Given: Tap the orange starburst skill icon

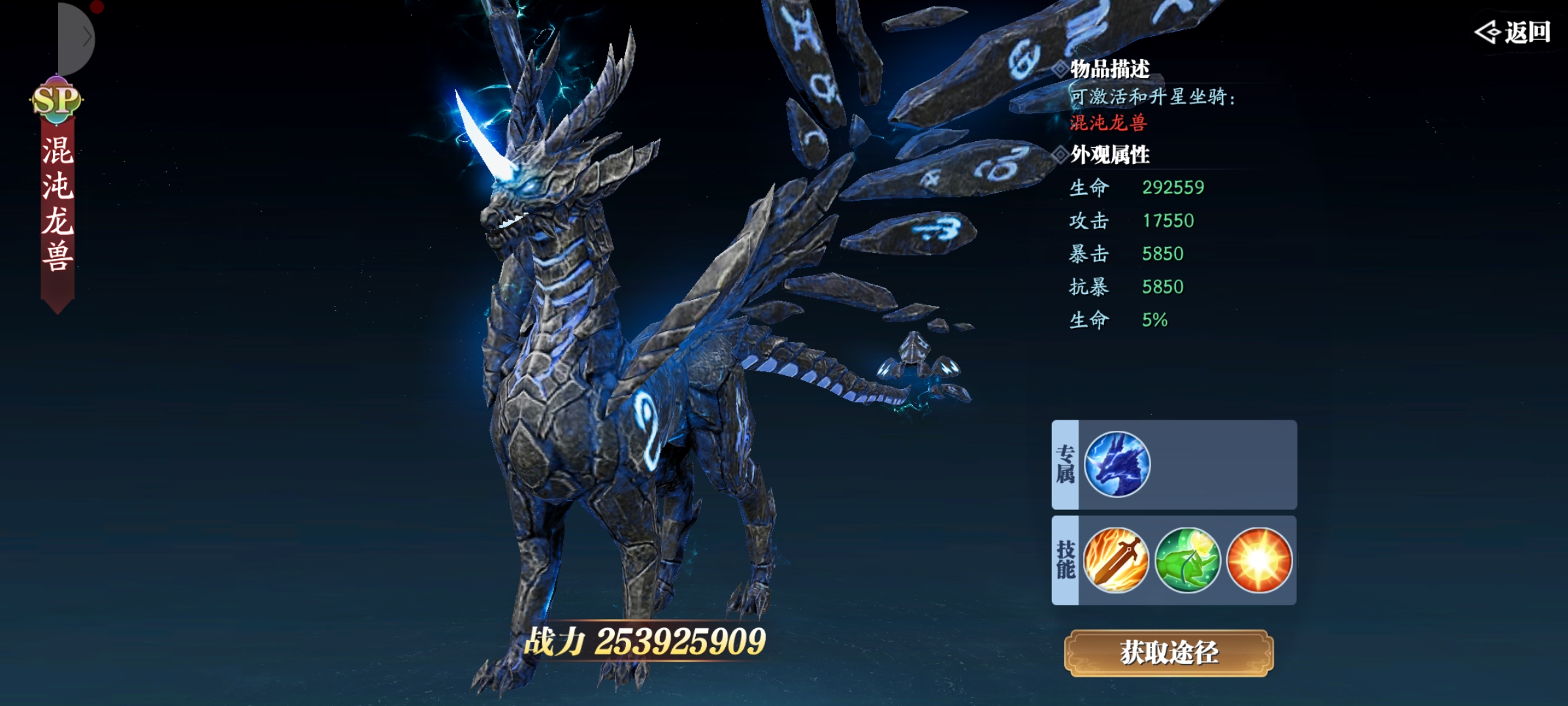Looking at the screenshot, I should click(1260, 560).
